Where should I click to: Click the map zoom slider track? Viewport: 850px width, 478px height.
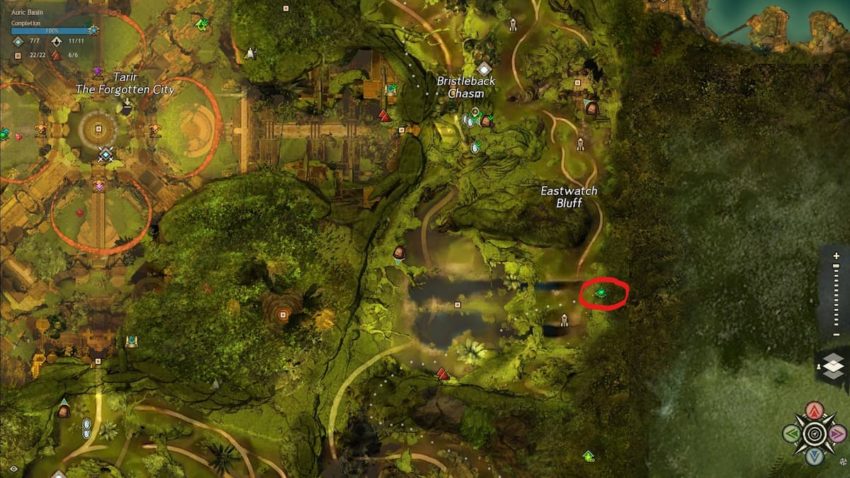(835, 294)
